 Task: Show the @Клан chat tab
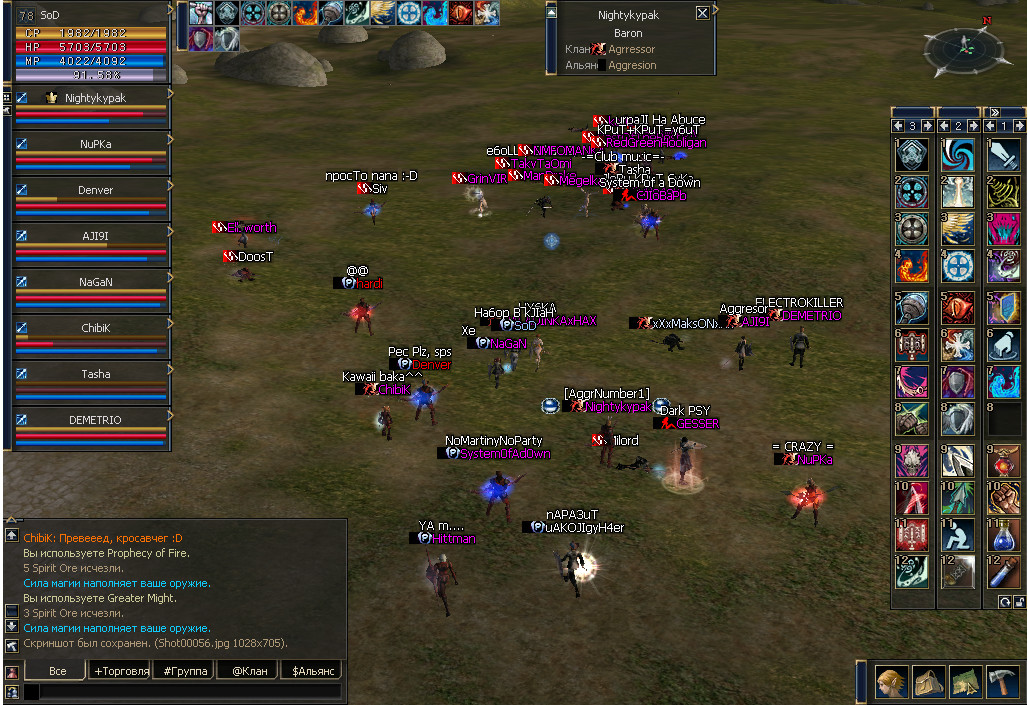(x=248, y=671)
